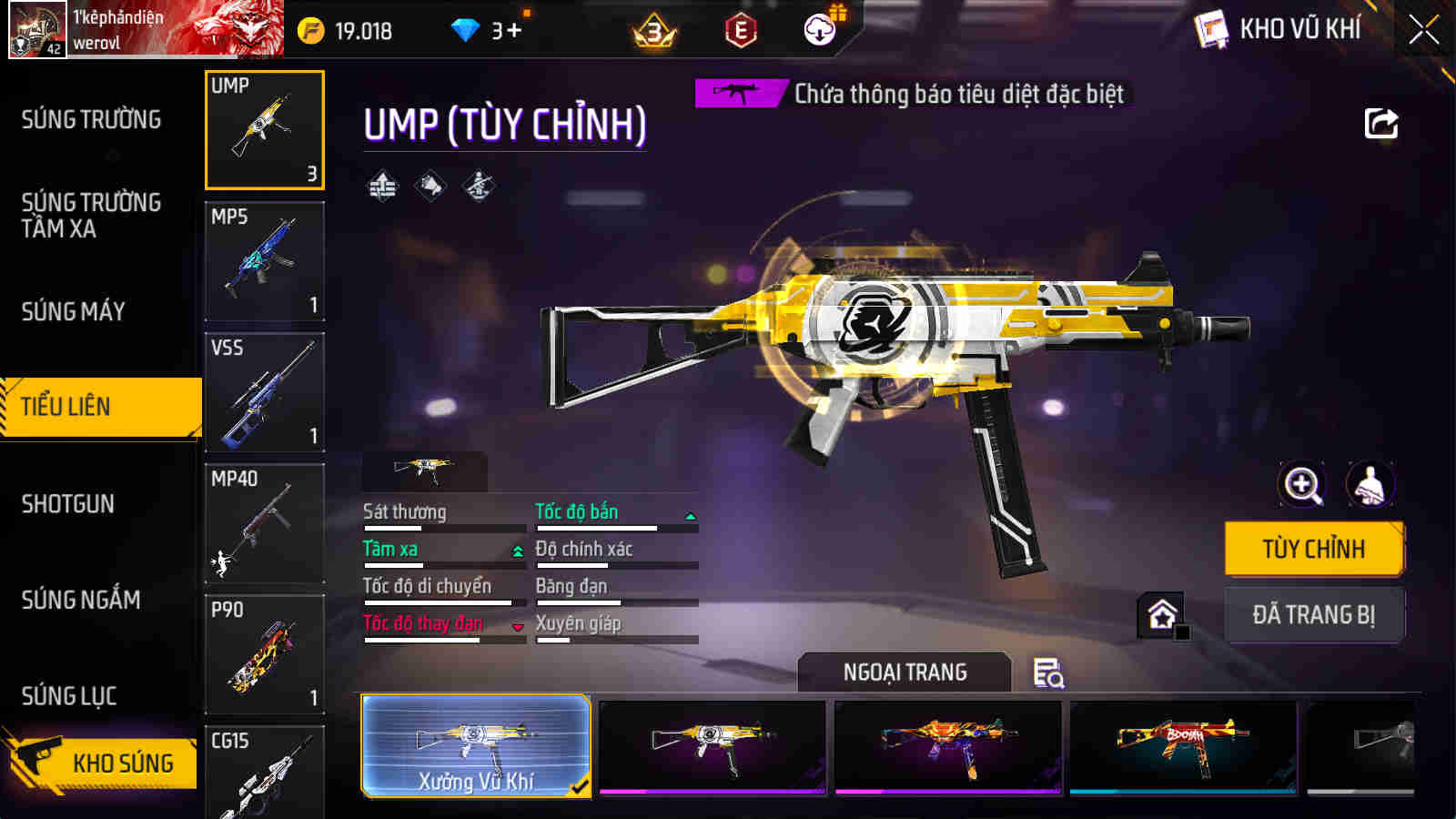The image size is (1456, 819).
Task: Open the NGOẠI TRANG skins tab
Action: [x=905, y=672]
